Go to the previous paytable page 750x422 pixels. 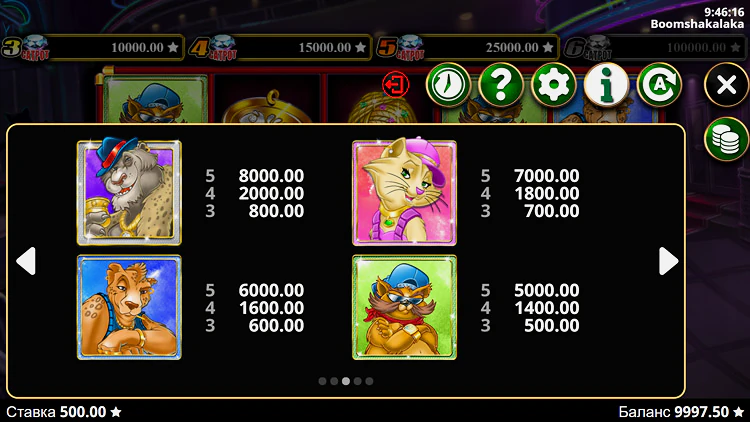27,261
